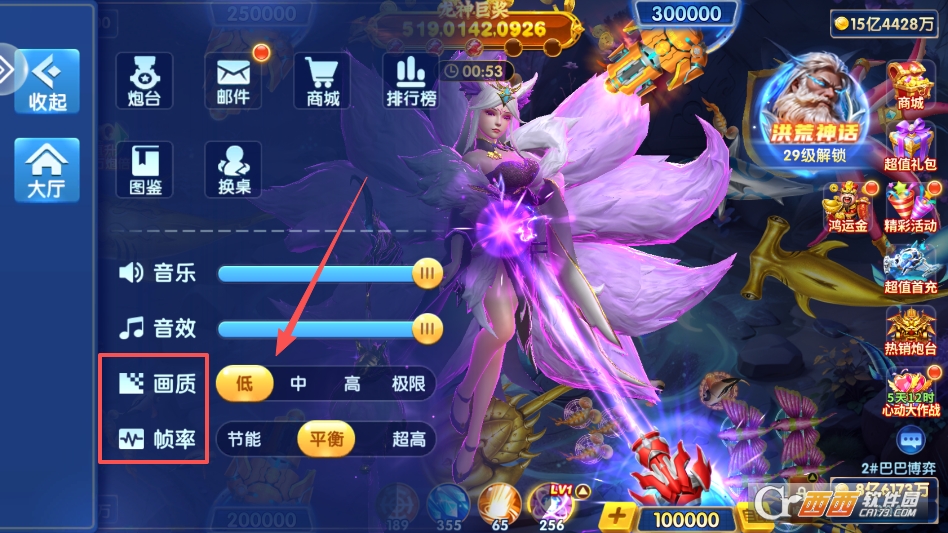The height and width of the screenshot is (533, 948).
Task: Set picture quality to 中
Action: [298, 383]
